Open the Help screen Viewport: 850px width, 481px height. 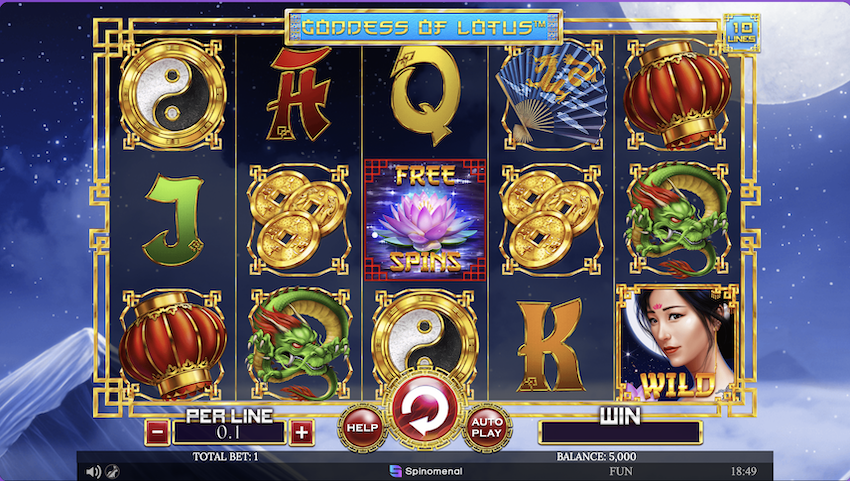[361, 427]
